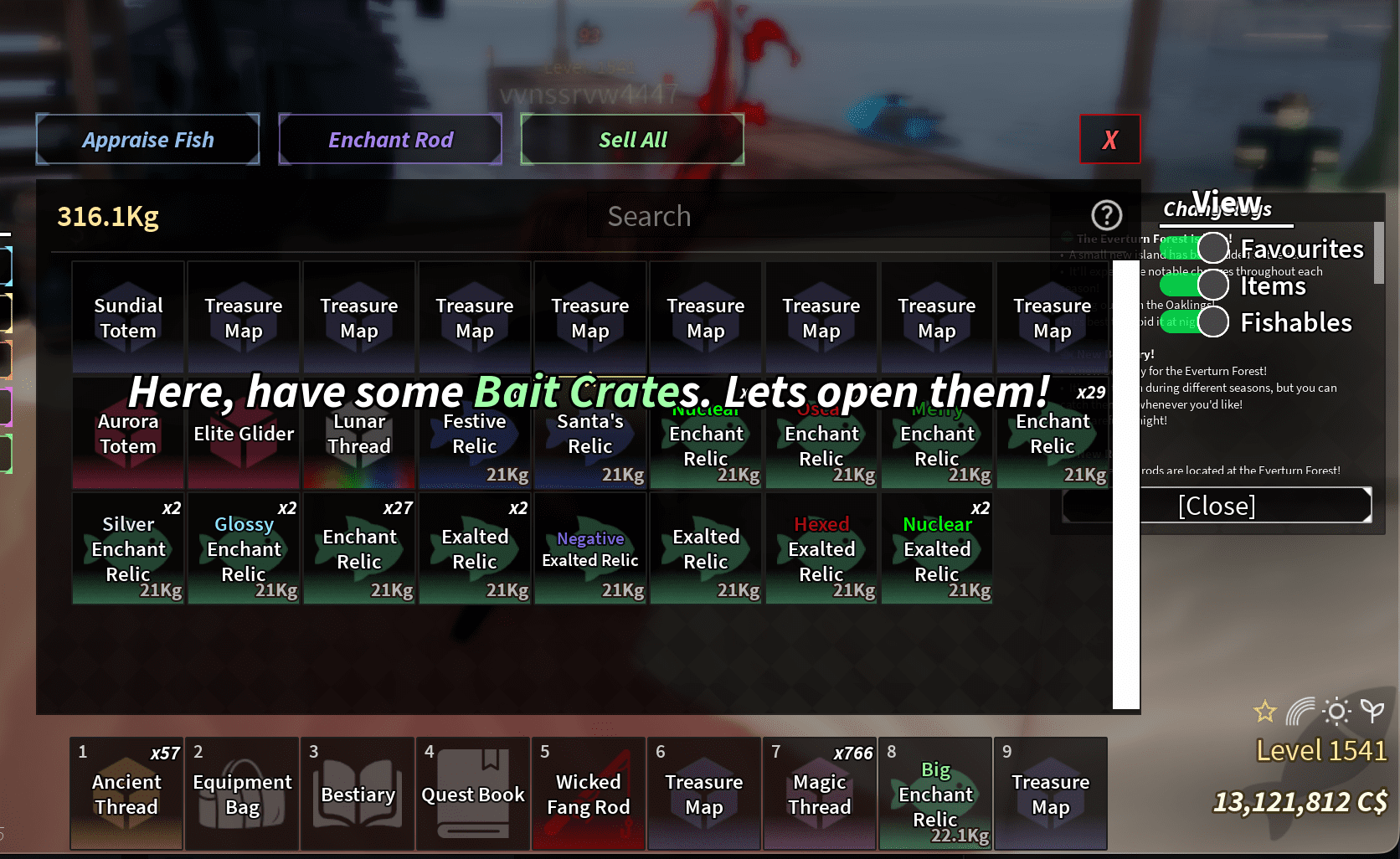Enable the Fishables view toggle
Screen dimensions: 1400x859
click(1213, 321)
